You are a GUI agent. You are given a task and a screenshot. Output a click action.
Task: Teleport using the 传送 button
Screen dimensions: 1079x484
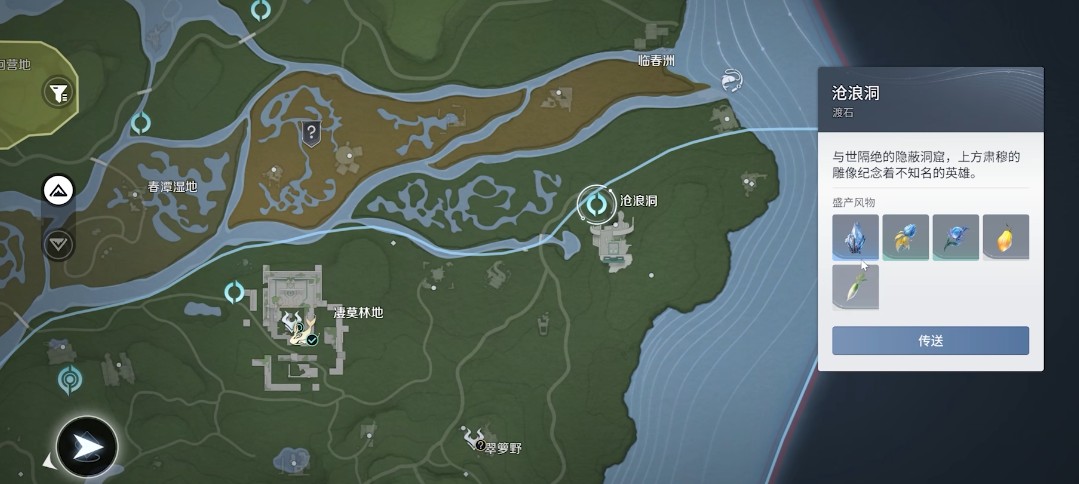930,340
